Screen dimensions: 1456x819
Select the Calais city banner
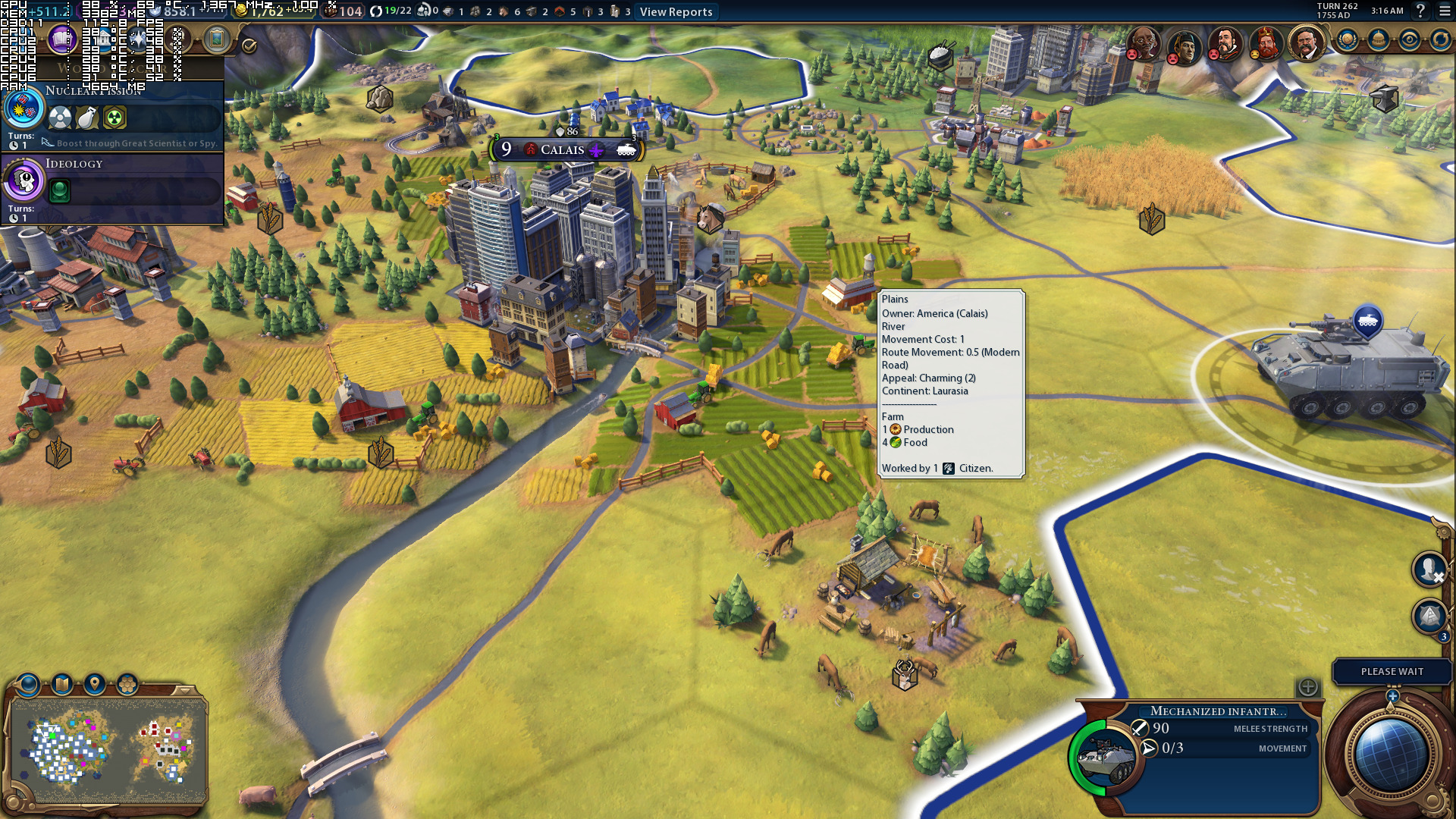[x=562, y=149]
